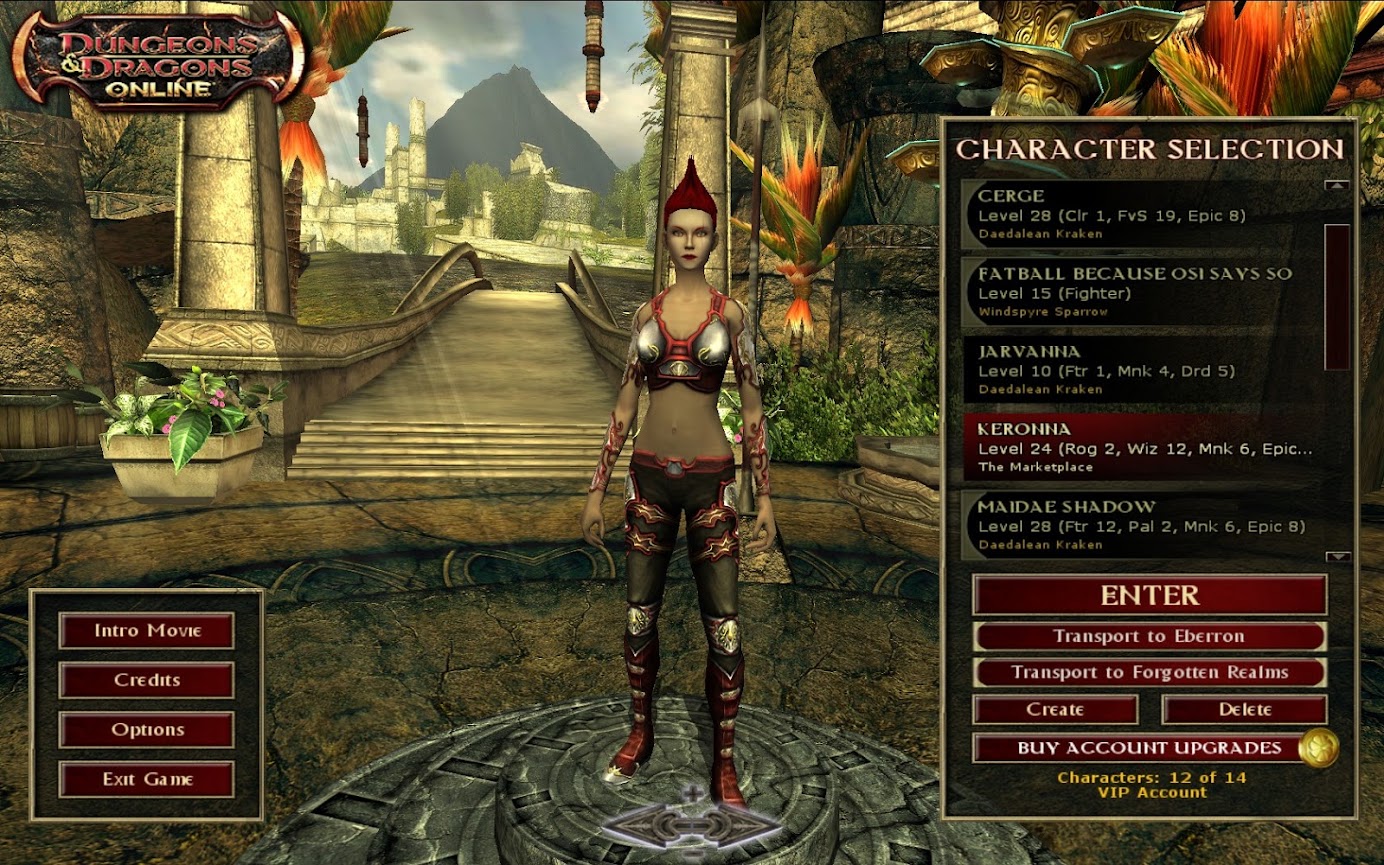Open the Options menu
Screen dimensions: 1384x865
tap(147, 729)
